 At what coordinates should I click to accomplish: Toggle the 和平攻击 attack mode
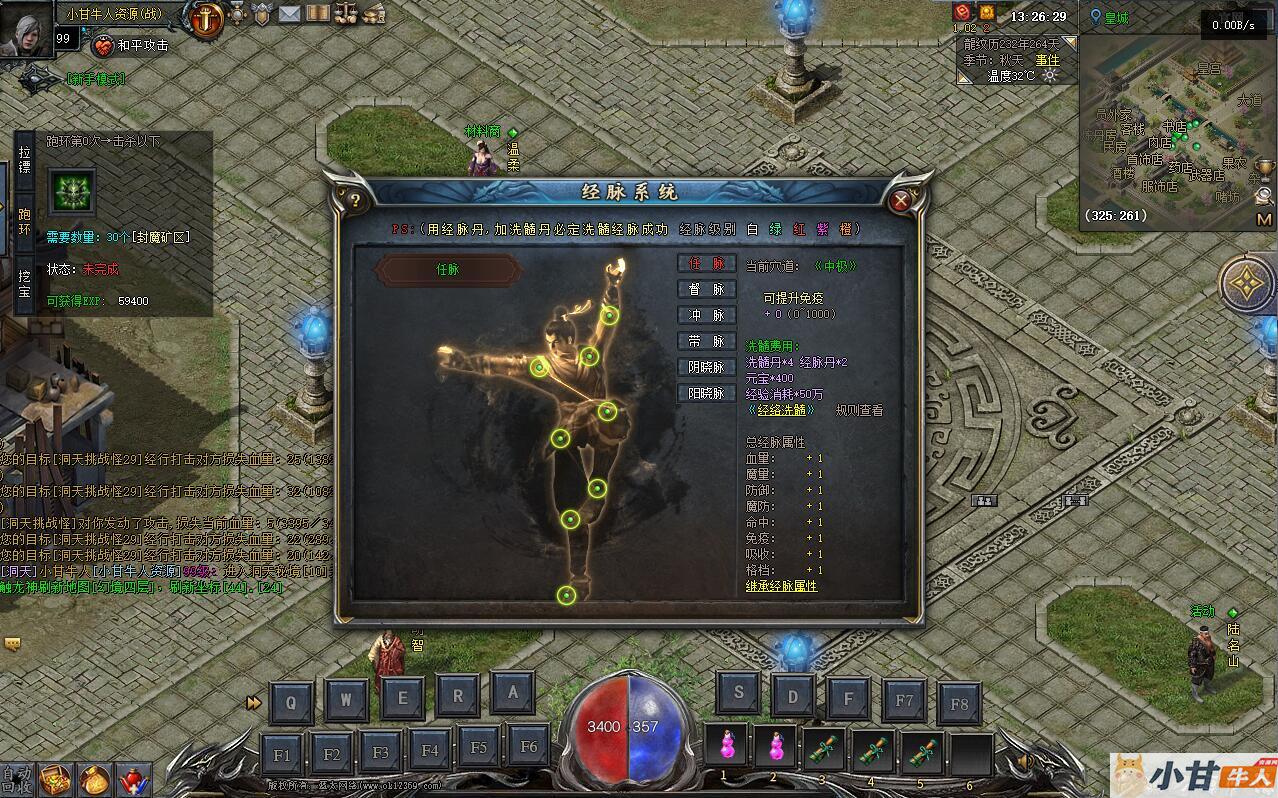[x=131, y=45]
